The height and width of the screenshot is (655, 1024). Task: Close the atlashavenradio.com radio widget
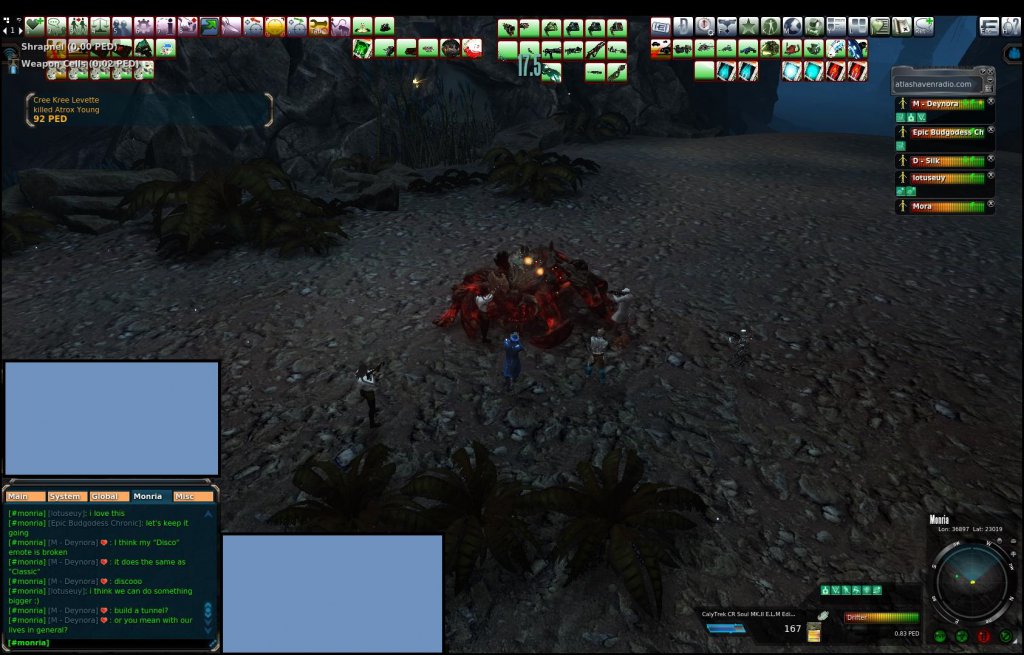pyautogui.click(x=988, y=70)
